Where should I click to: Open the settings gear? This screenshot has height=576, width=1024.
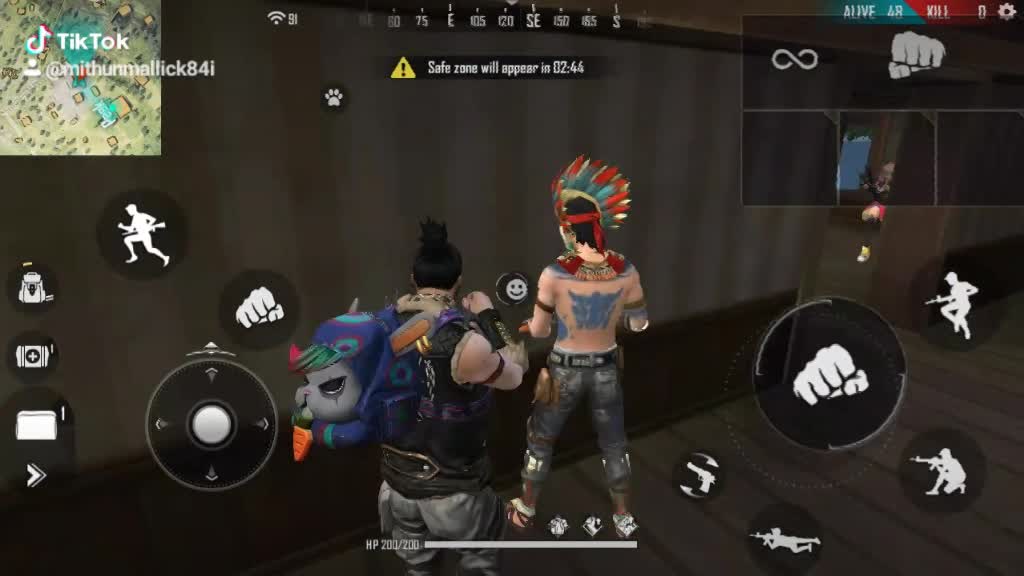(1006, 11)
